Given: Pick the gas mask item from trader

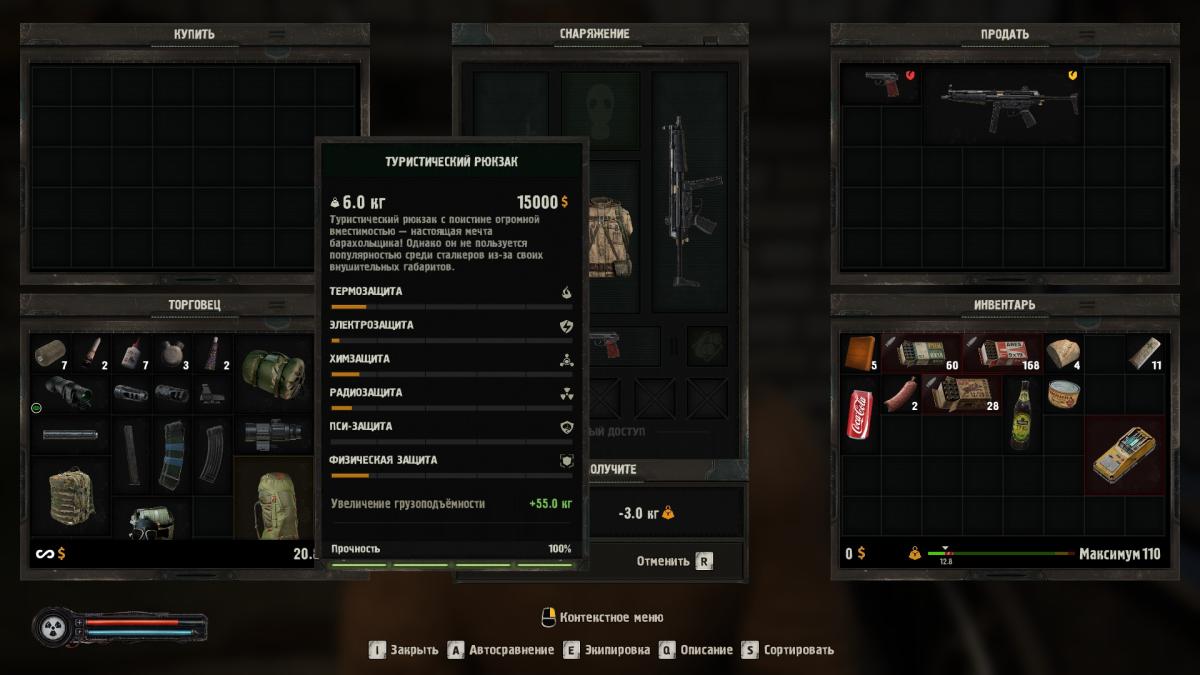Looking at the screenshot, I should [150, 520].
